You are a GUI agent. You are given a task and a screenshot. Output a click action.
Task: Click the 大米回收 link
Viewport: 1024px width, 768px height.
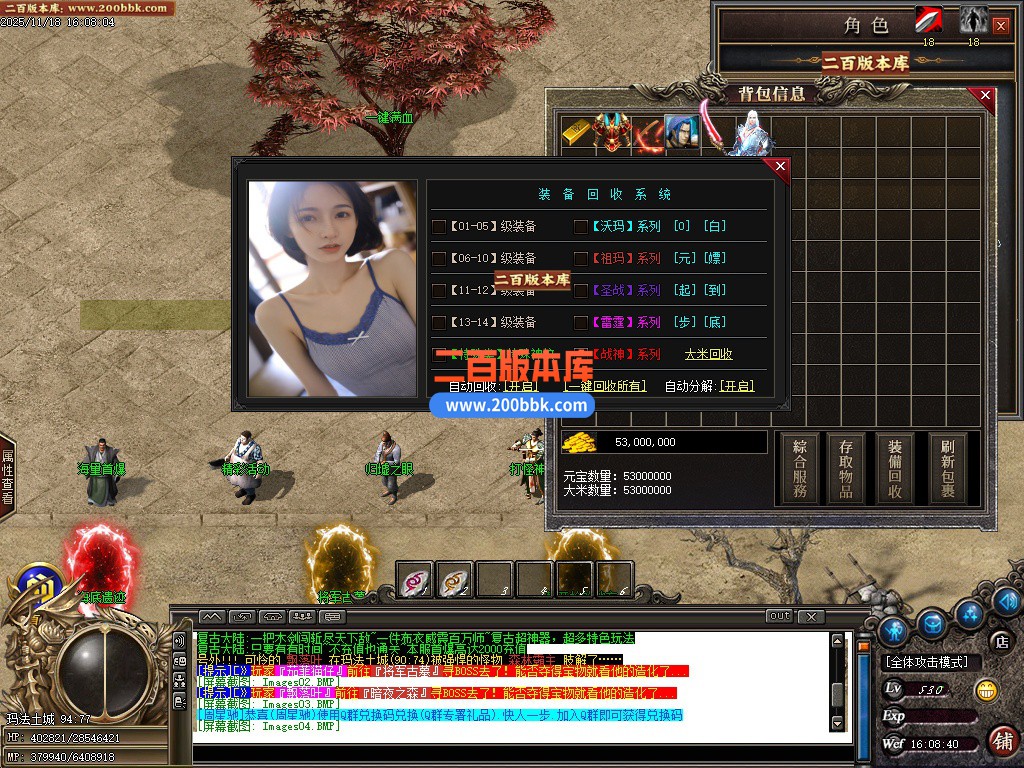[708, 354]
